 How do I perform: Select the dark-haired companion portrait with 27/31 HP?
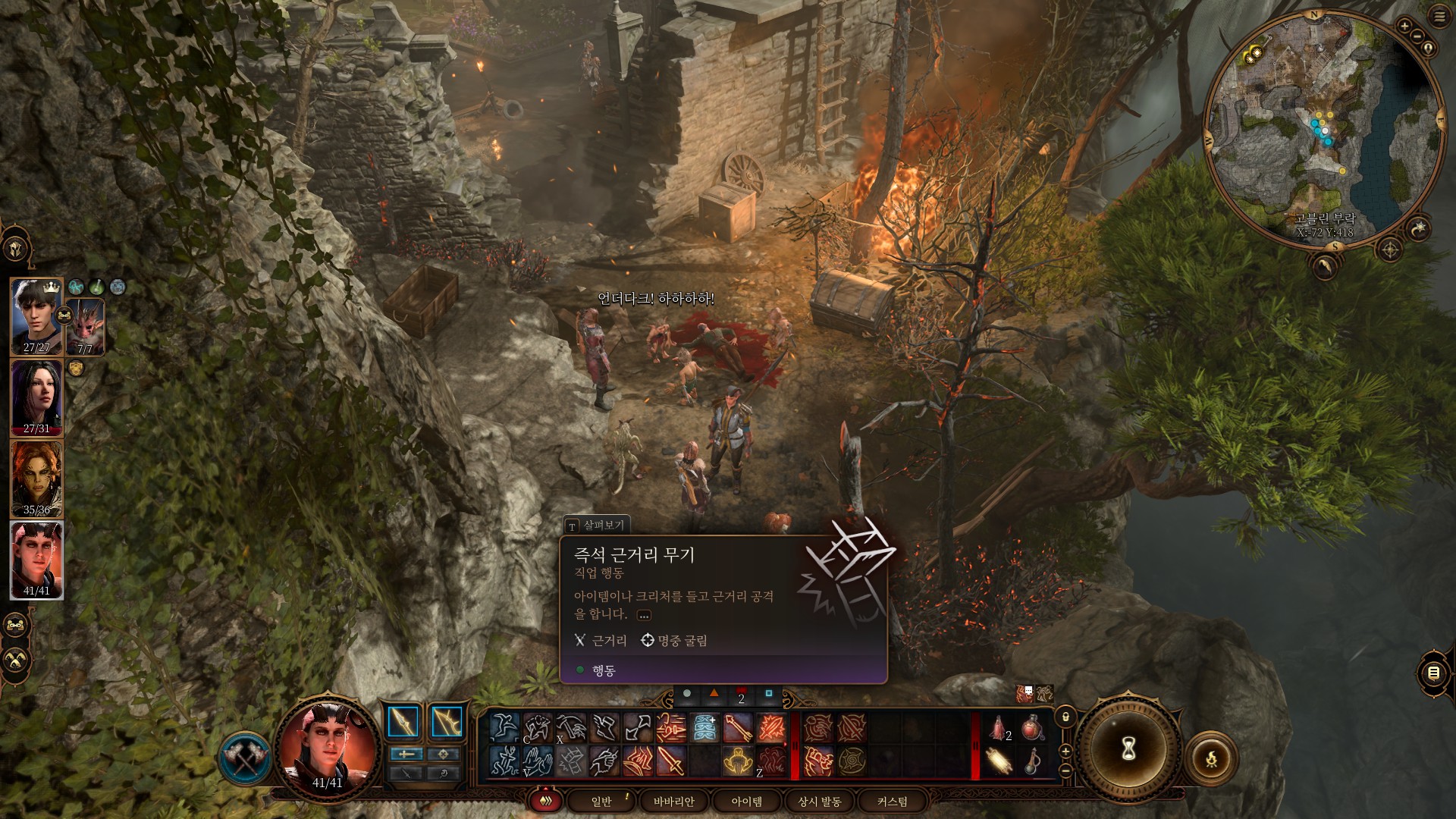click(x=36, y=397)
